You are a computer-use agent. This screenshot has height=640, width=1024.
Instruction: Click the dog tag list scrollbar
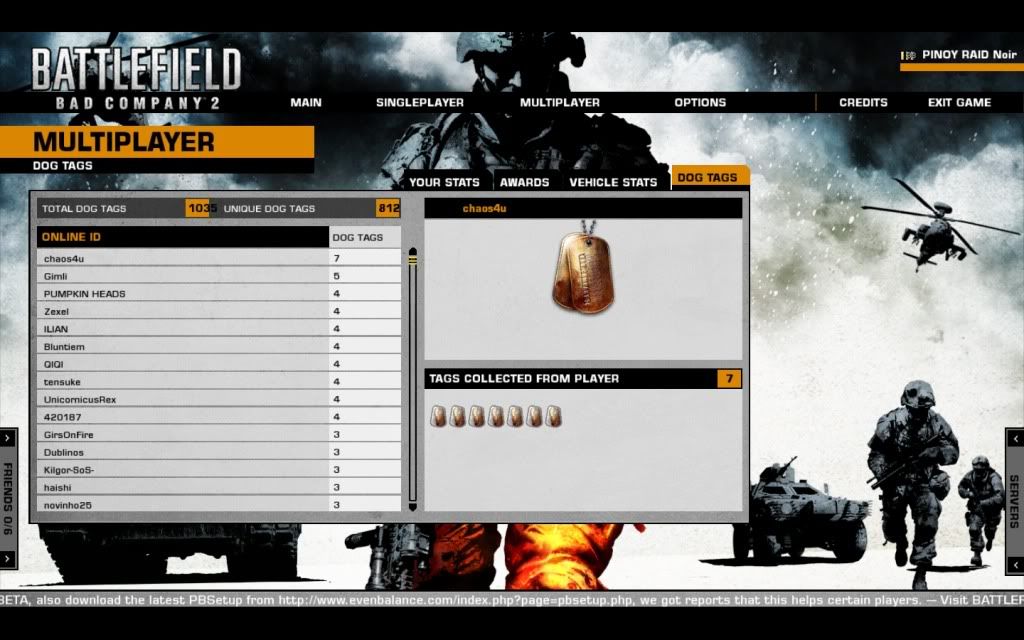click(x=412, y=380)
